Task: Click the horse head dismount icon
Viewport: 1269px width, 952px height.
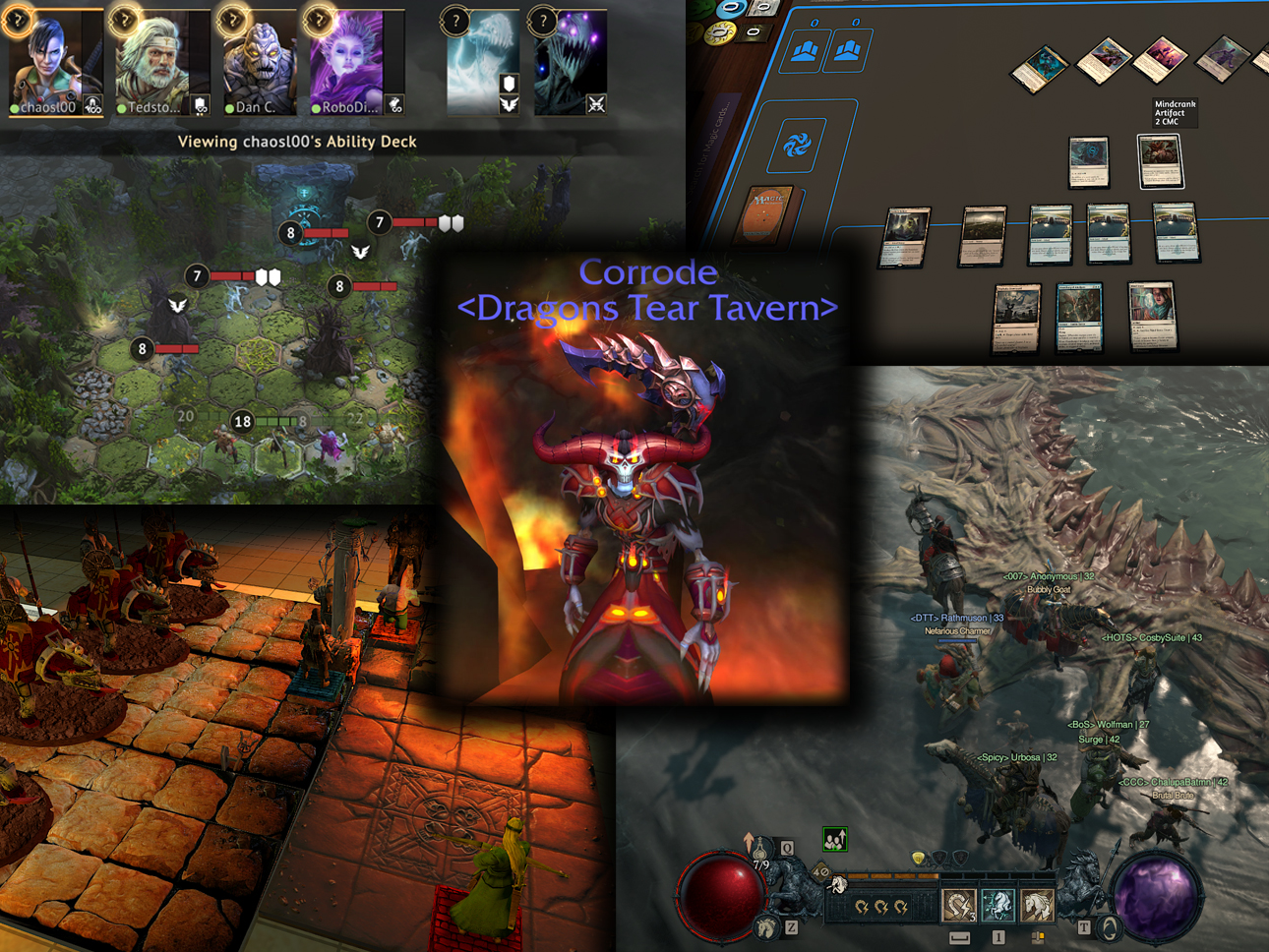Action: [x=767, y=924]
